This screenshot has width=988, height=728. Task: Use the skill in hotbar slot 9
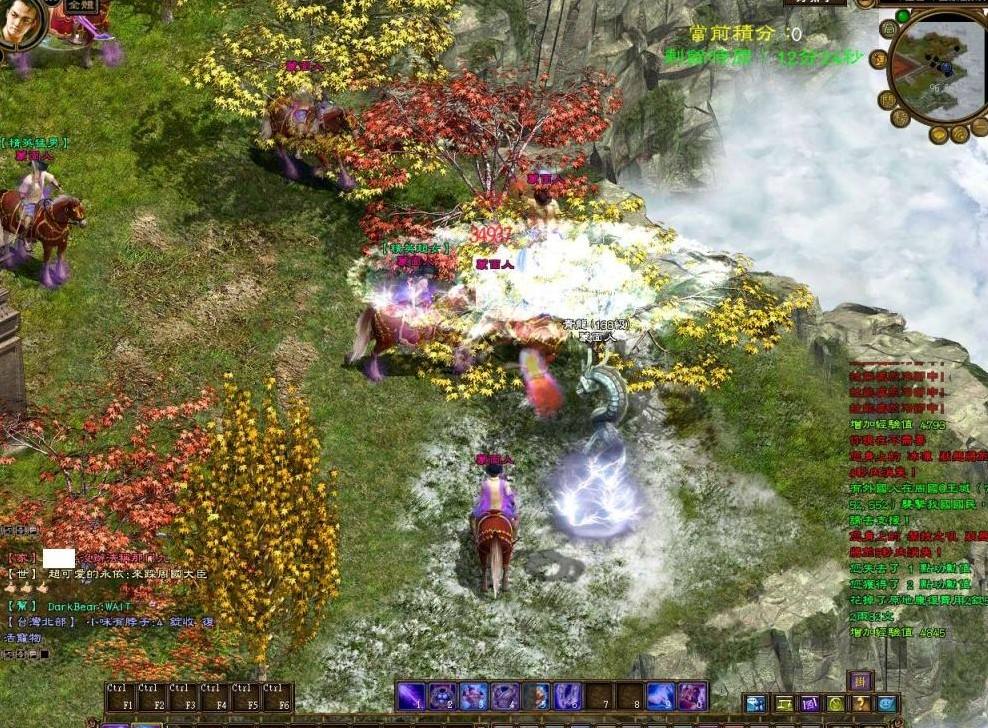coord(660,696)
